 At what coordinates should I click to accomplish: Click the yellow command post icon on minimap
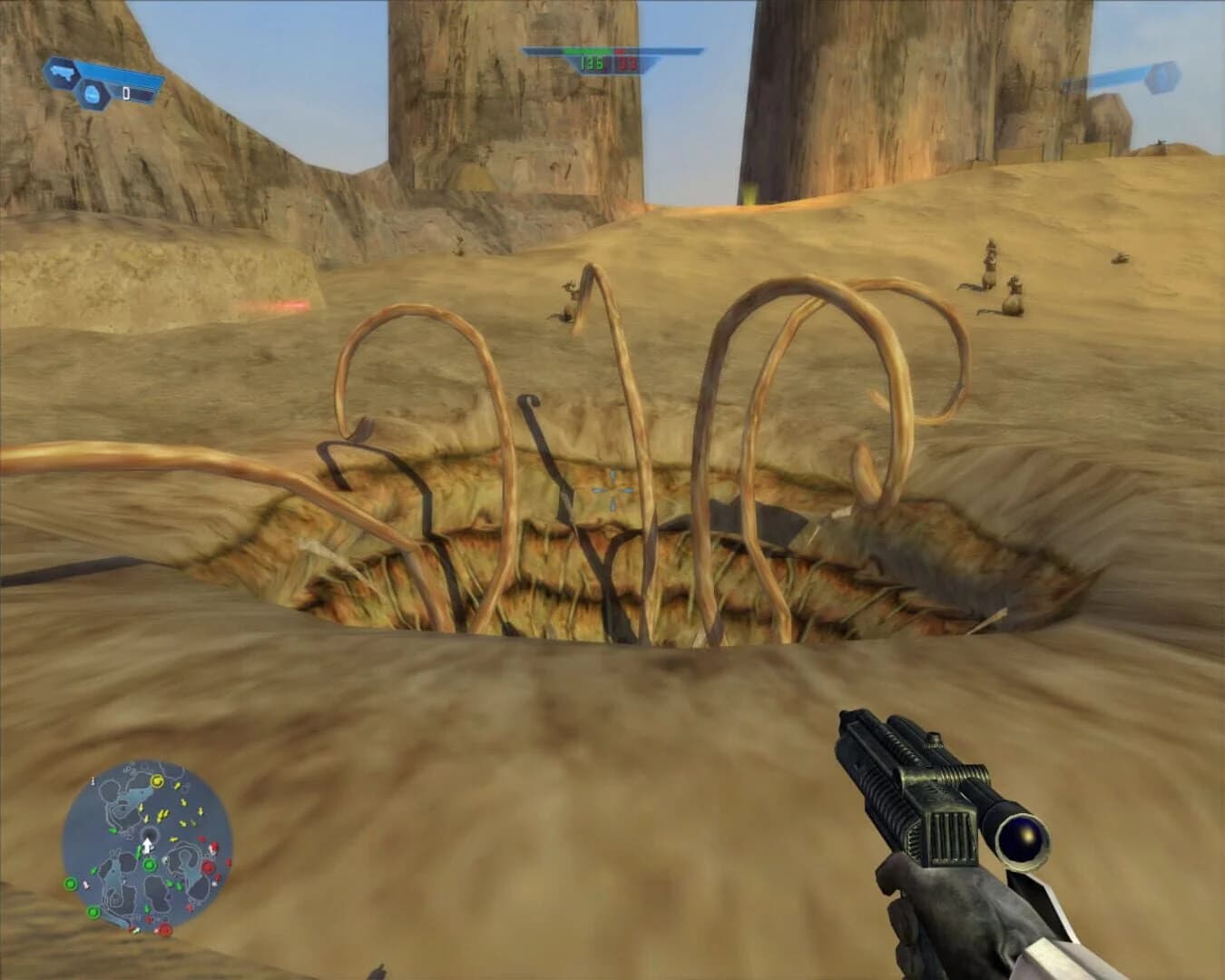point(157,781)
